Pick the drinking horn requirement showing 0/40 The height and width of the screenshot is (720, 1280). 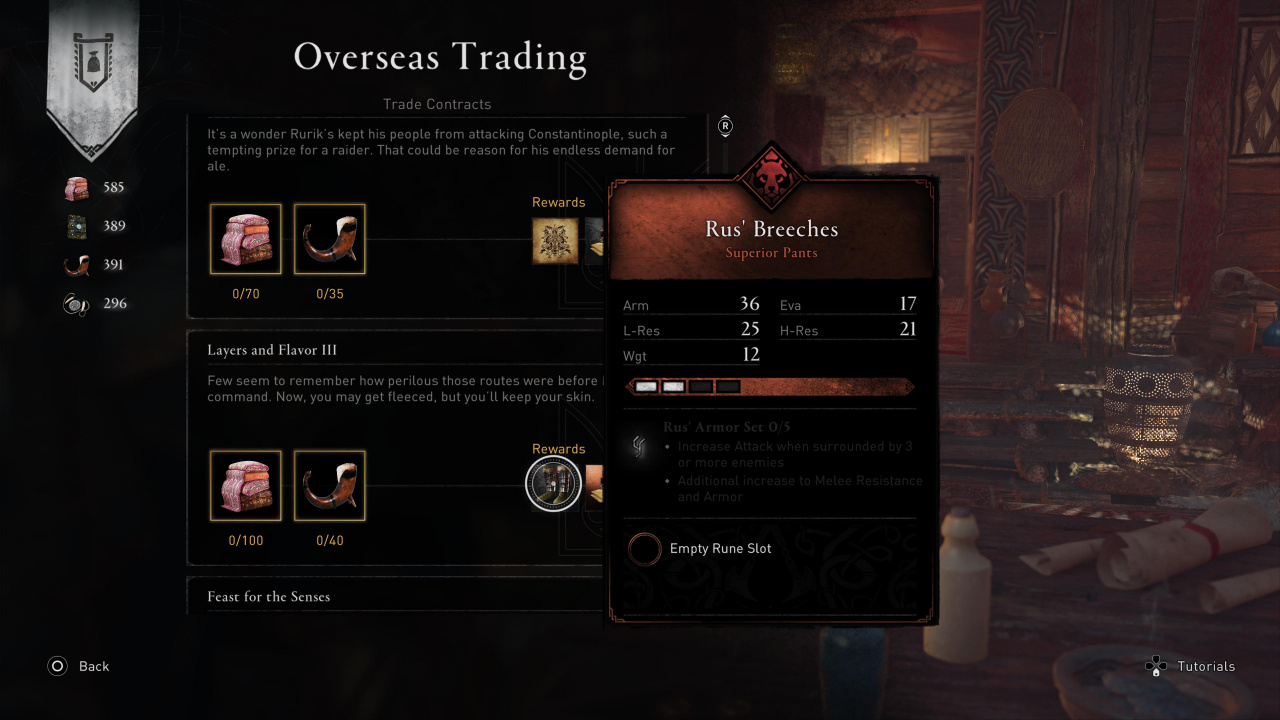[329, 486]
